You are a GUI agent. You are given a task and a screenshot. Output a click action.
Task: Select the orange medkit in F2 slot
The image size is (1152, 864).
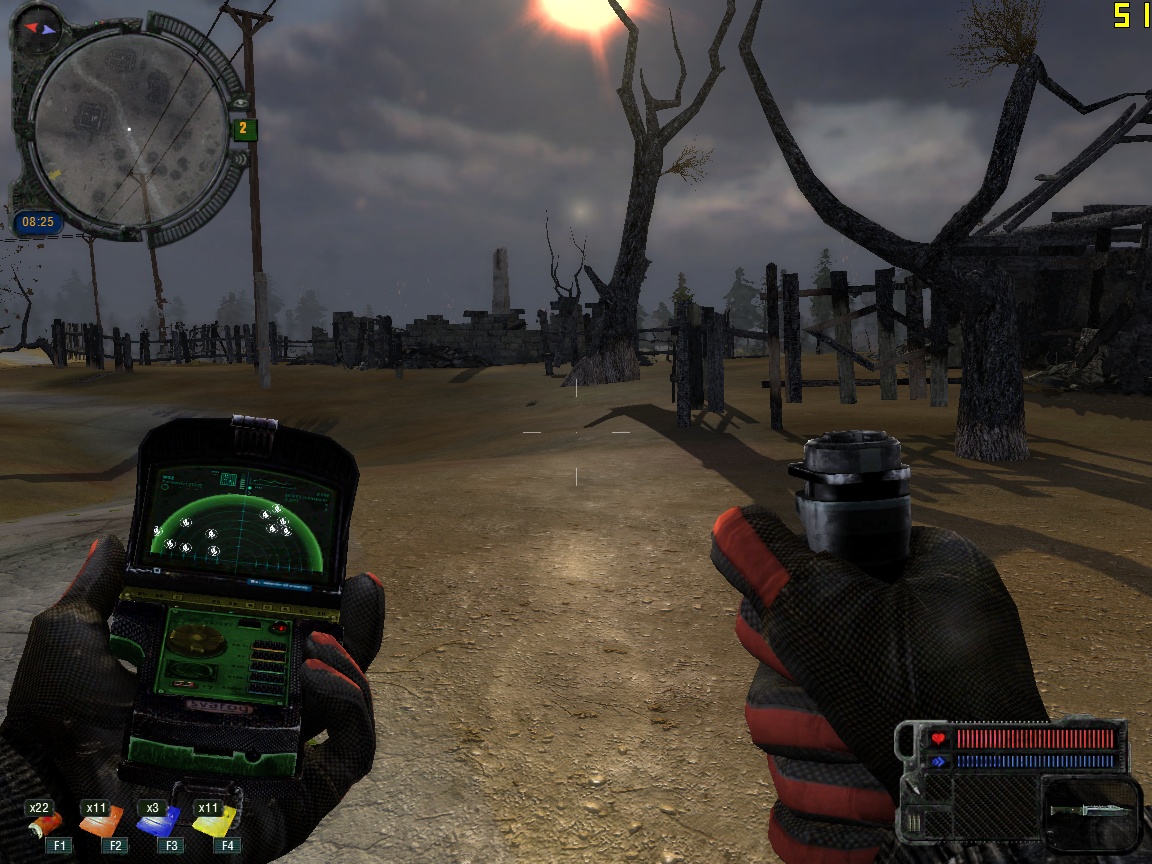[x=101, y=824]
